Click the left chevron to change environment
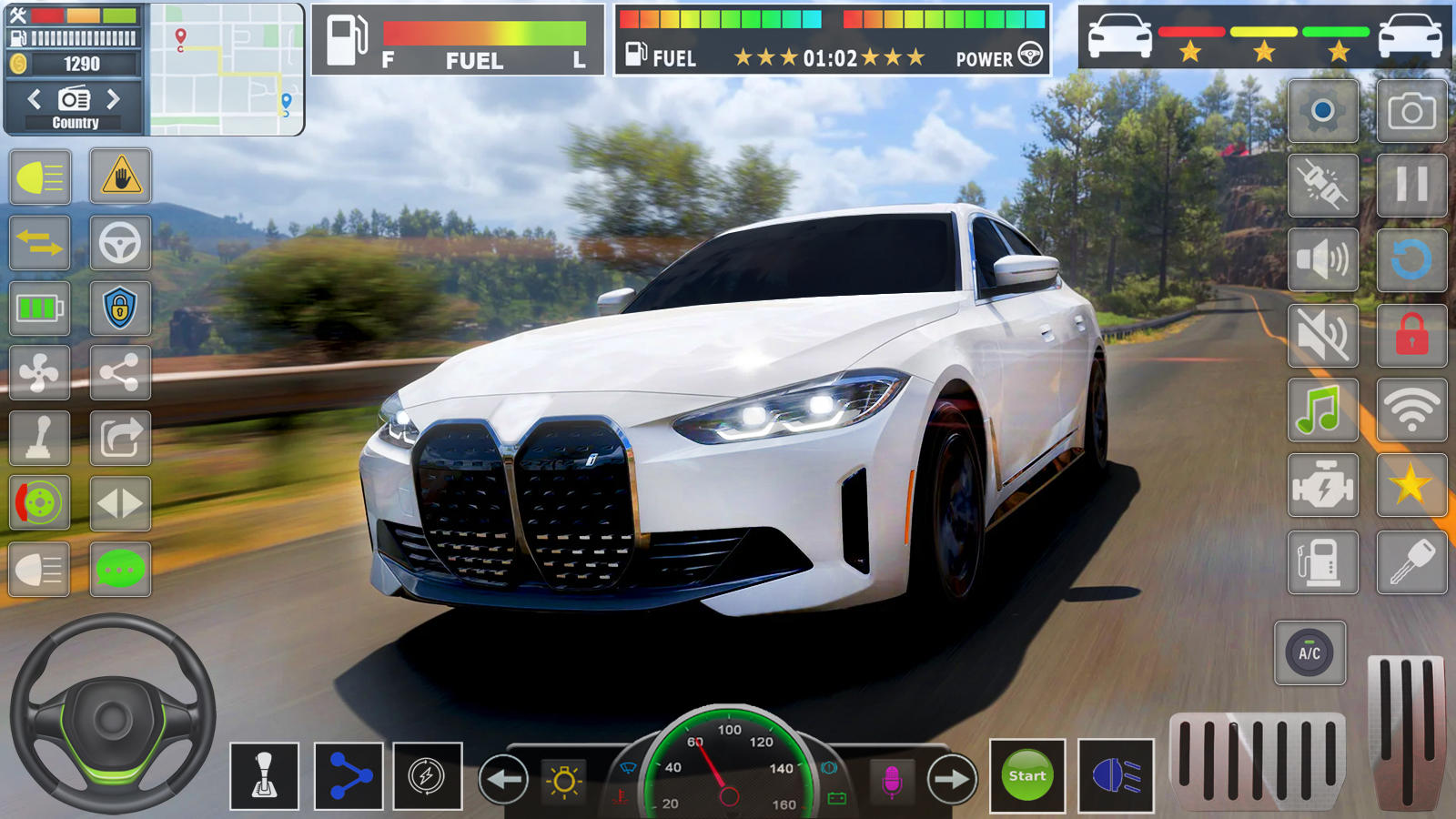The height and width of the screenshot is (819, 1456). pyautogui.click(x=35, y=99)
